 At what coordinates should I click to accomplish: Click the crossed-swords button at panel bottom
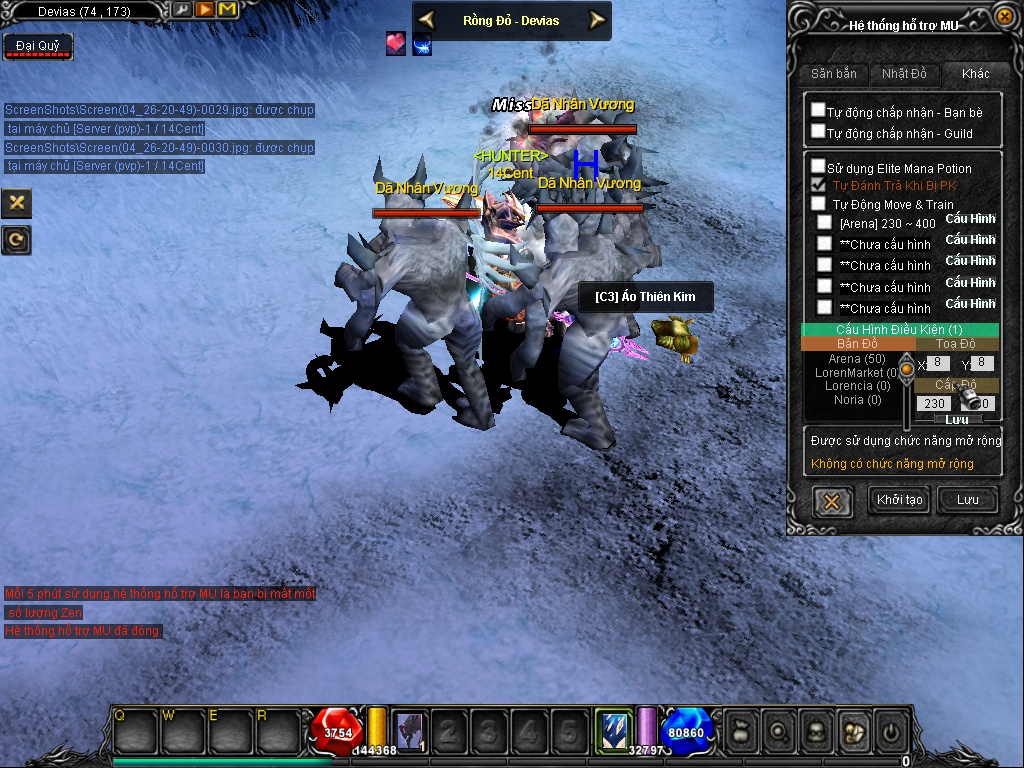(831, 501)
